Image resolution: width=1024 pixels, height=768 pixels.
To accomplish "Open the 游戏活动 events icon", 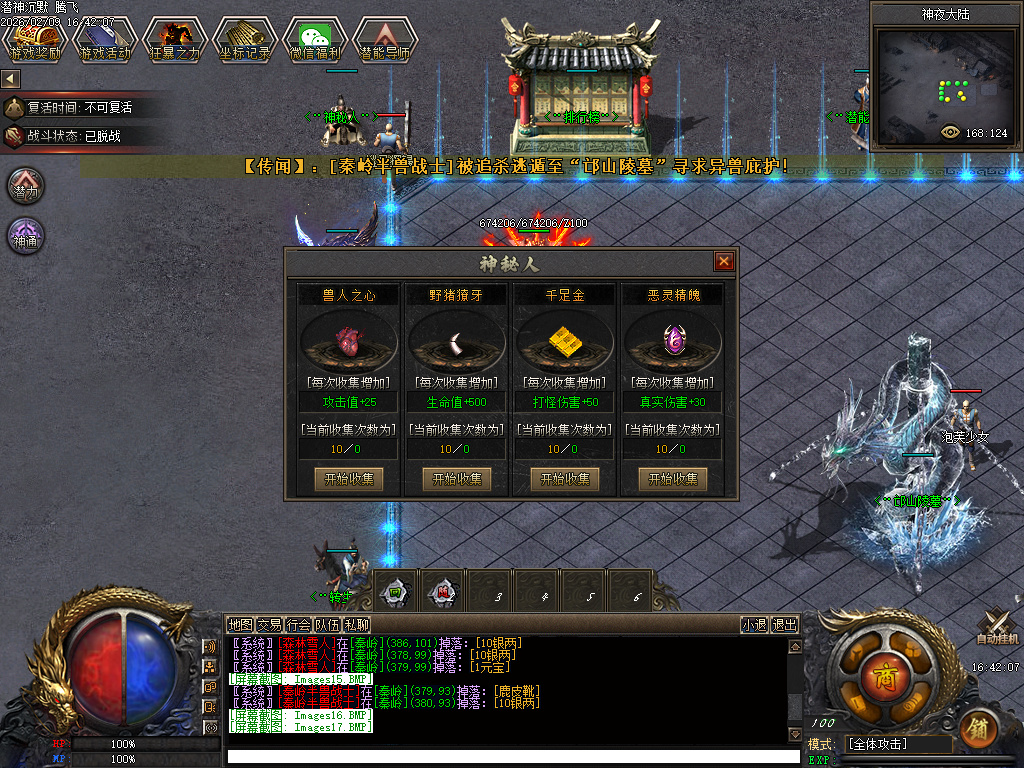I will 104,40.
